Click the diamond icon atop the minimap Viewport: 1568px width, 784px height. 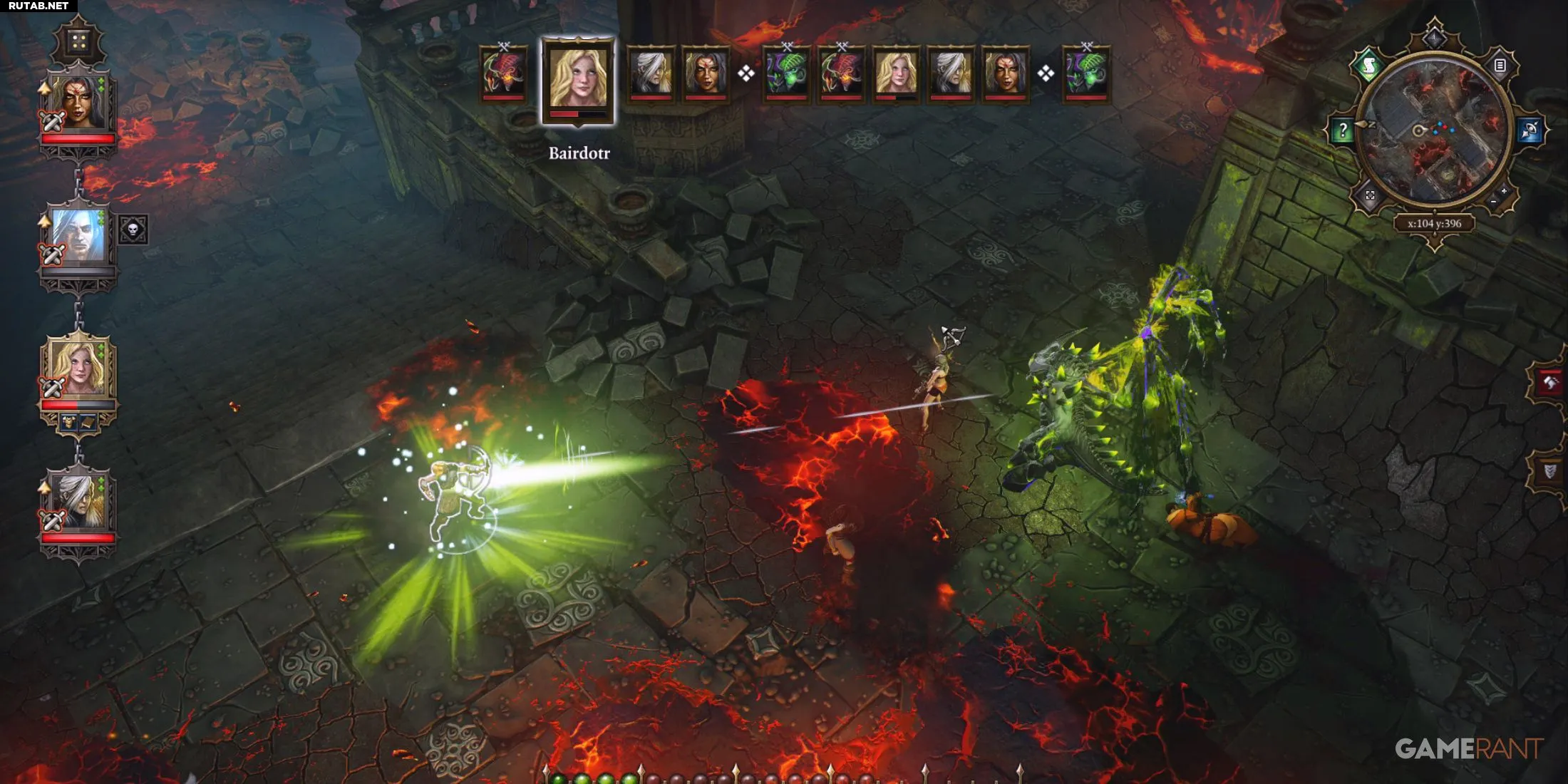[x=1434, y=37]
